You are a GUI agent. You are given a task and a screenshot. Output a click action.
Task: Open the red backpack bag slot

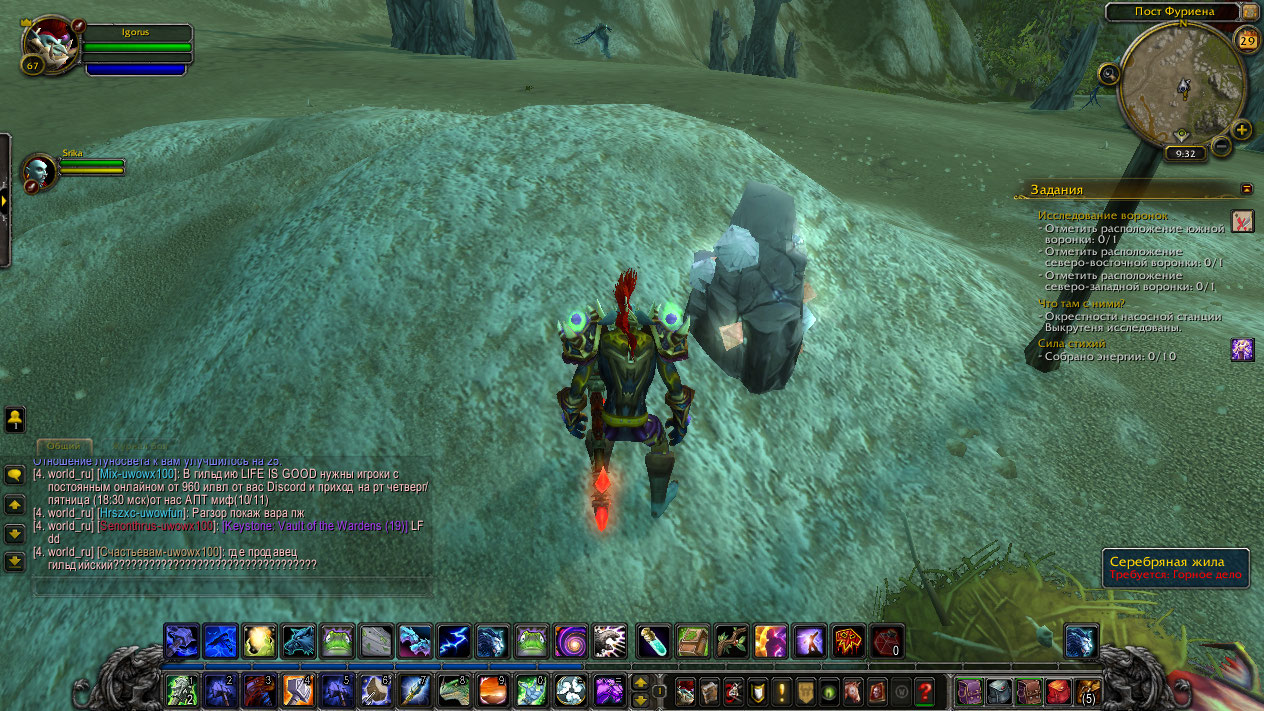tap(1058, 690)
